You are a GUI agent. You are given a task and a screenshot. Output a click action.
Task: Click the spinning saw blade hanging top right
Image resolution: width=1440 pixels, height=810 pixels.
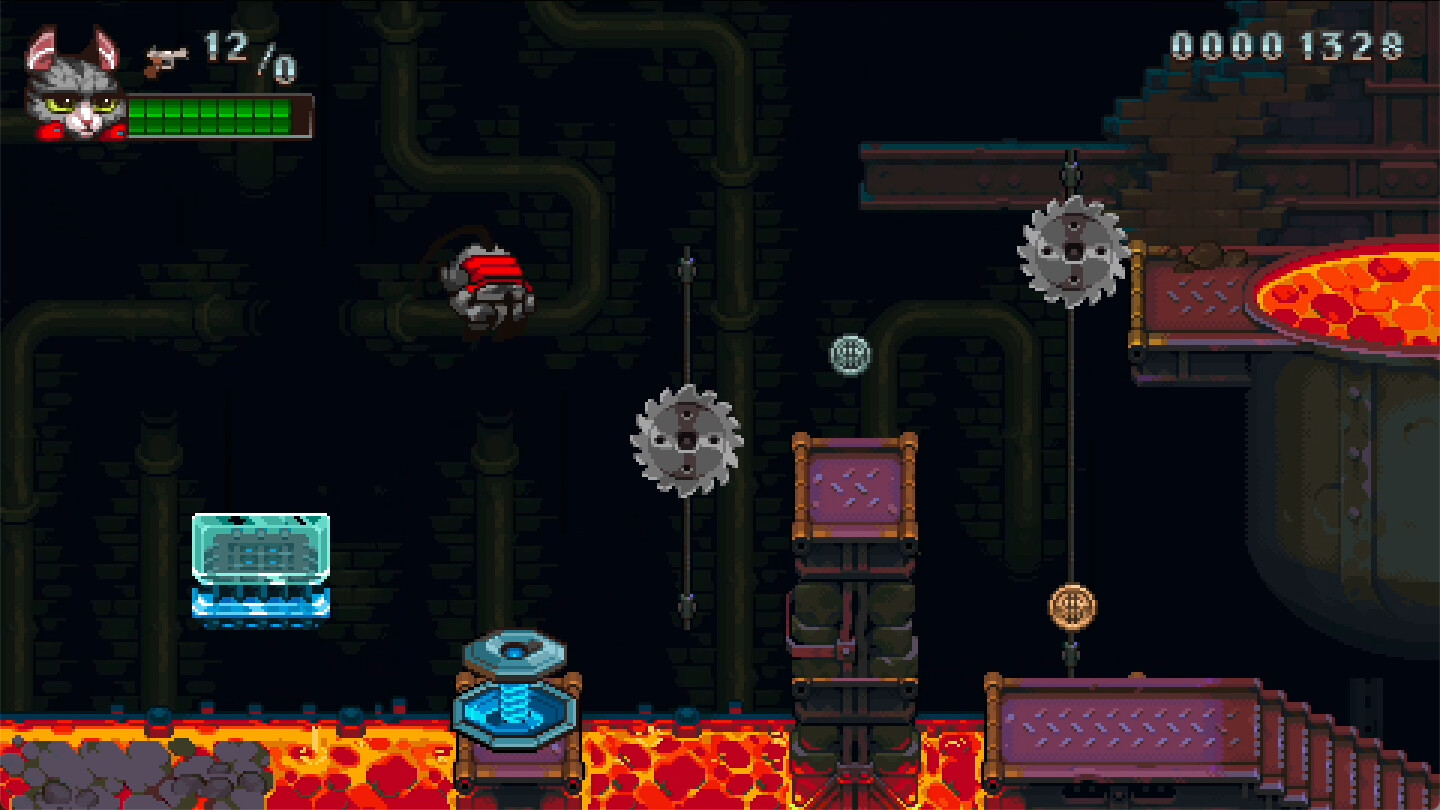(x=1070, y=253)
